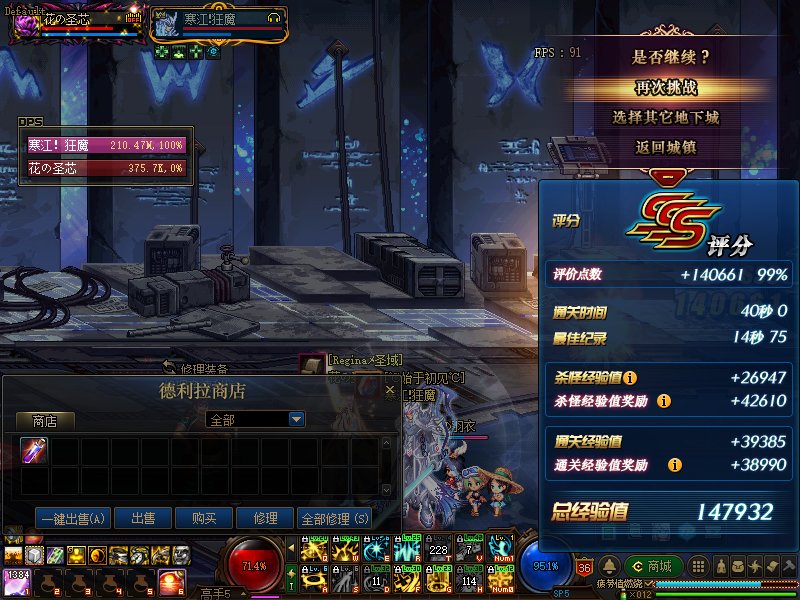Select 寒江!狂魔 row in DPS meter
The image size is (800, 600).
[x=106, y=146]
